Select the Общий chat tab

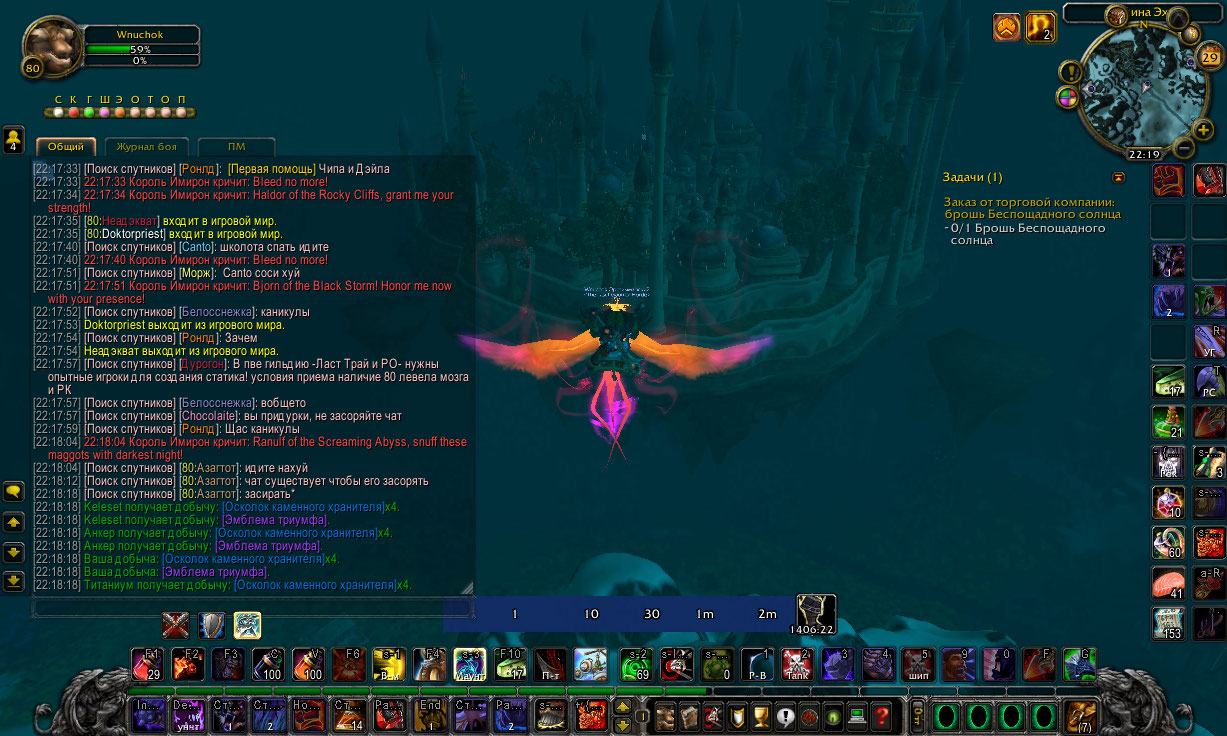point(66,147)
